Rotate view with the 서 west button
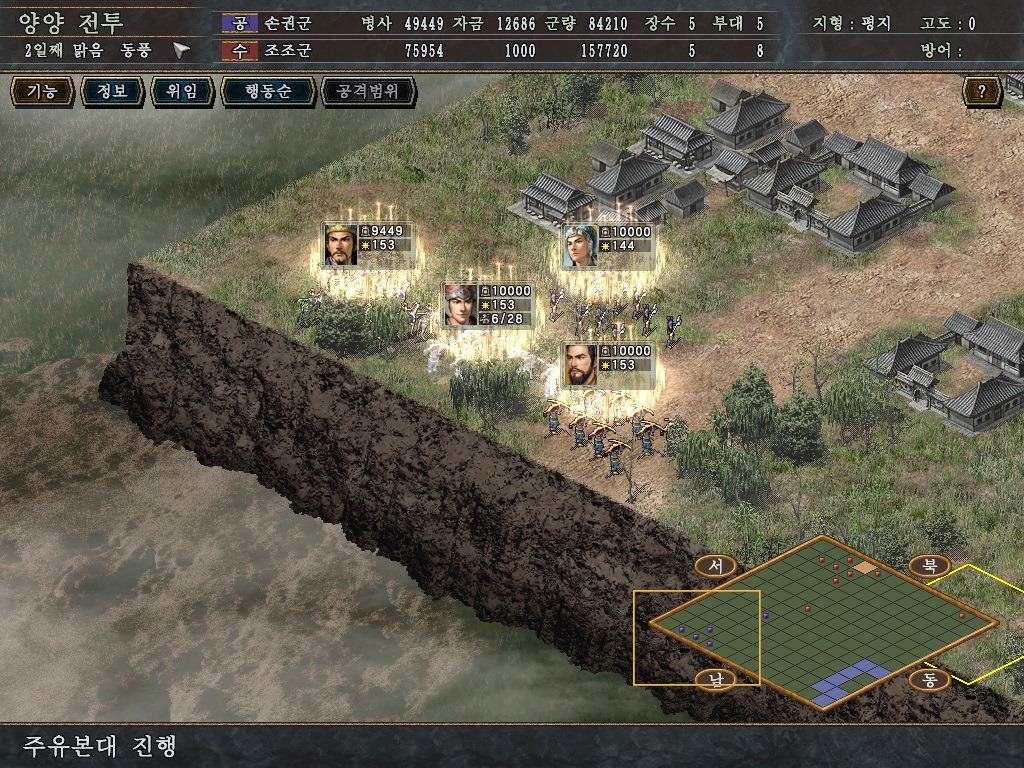Screen dimensions: 1024x768 (715, 566)
